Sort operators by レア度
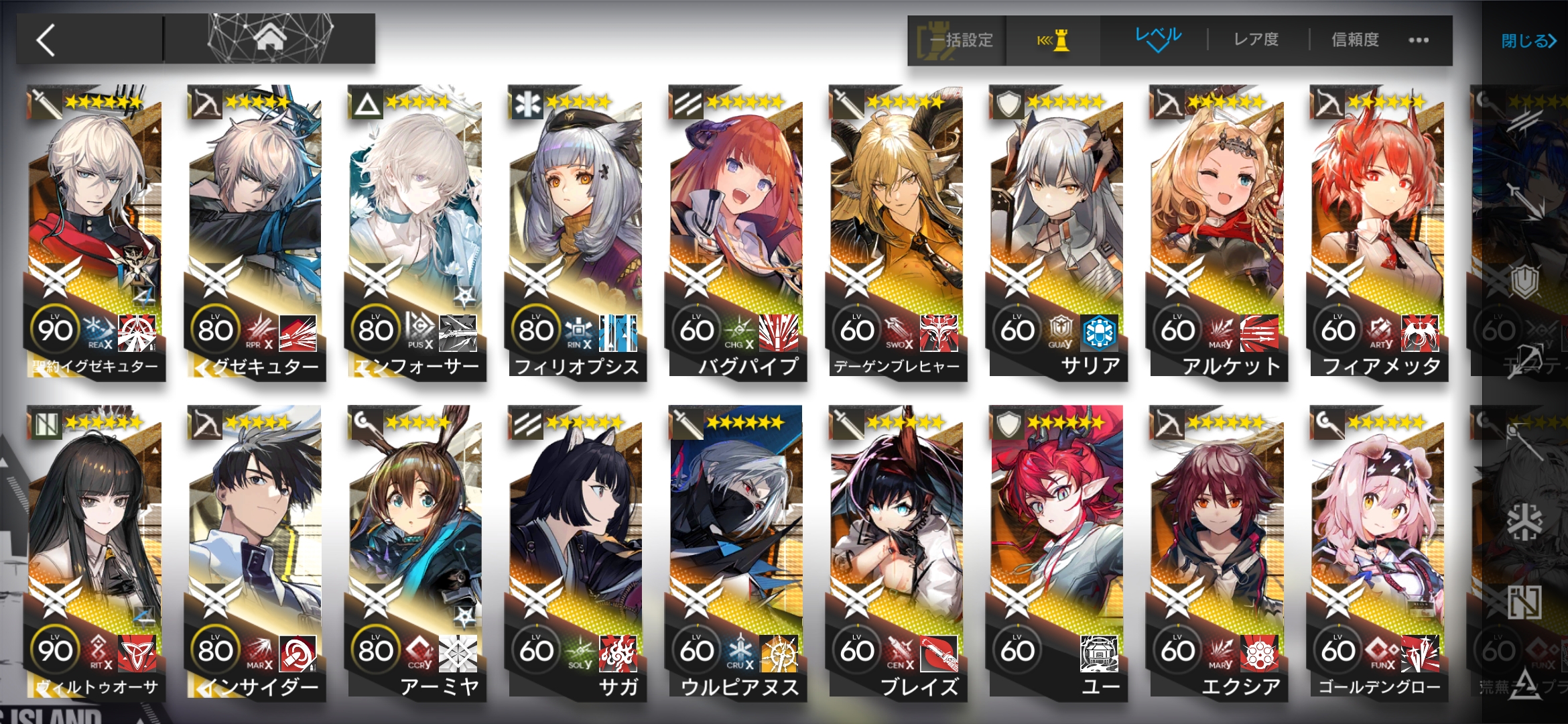The image size is (1568, 724). coord(1256,40)
